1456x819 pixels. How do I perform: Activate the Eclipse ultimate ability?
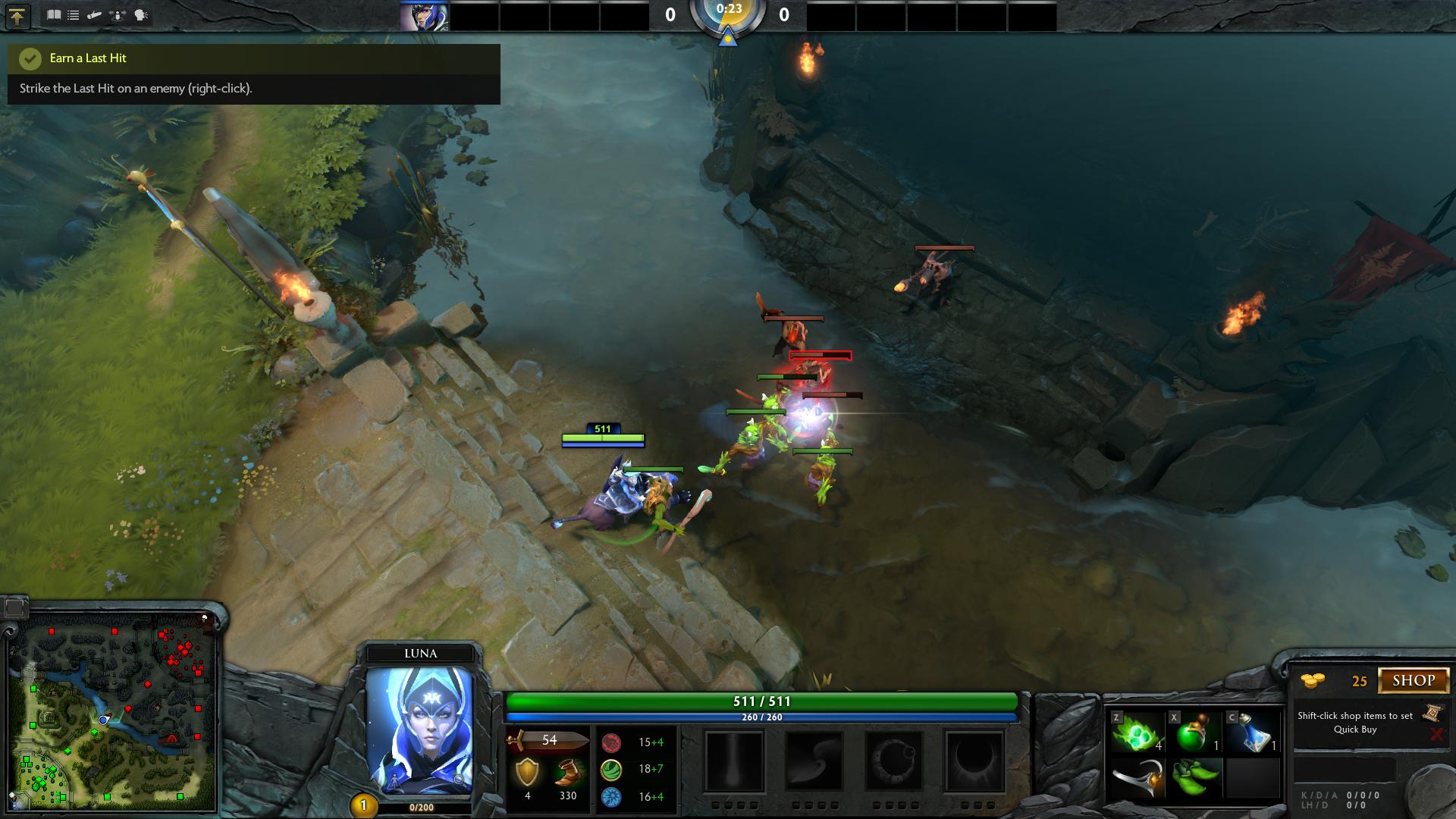pos(974,761)
